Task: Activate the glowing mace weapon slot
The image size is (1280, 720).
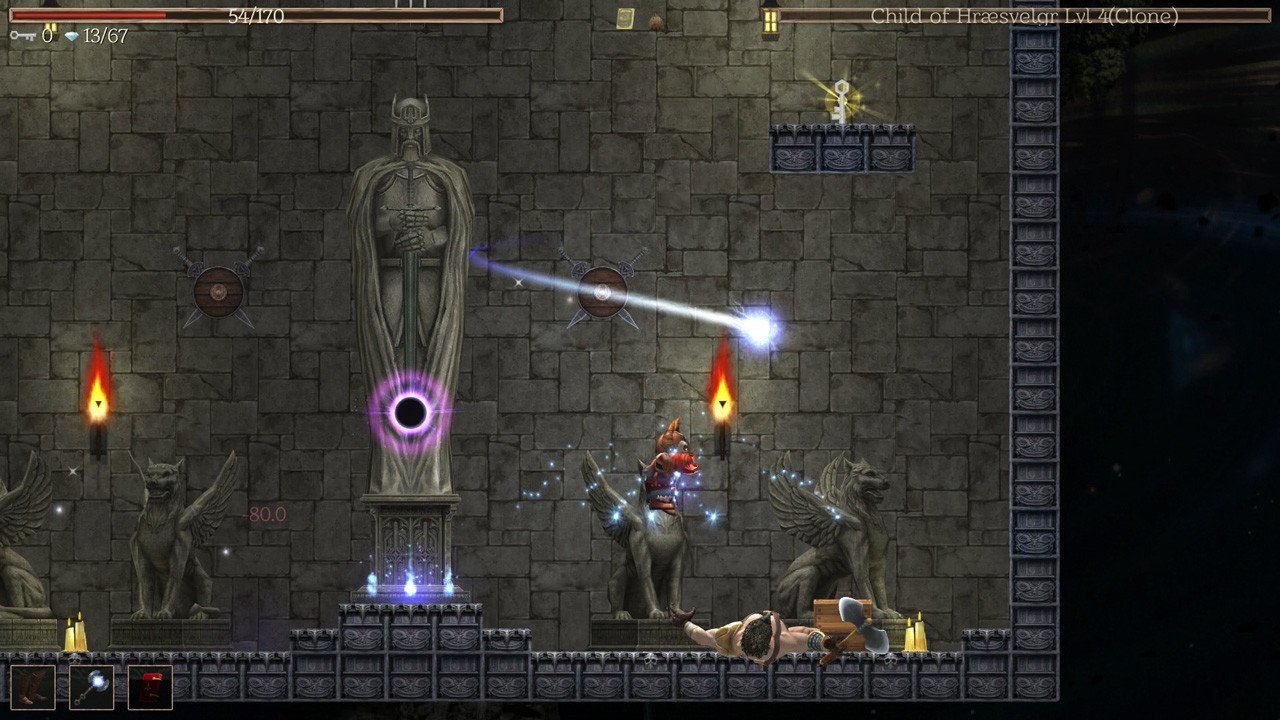Action: click(91, 687)
